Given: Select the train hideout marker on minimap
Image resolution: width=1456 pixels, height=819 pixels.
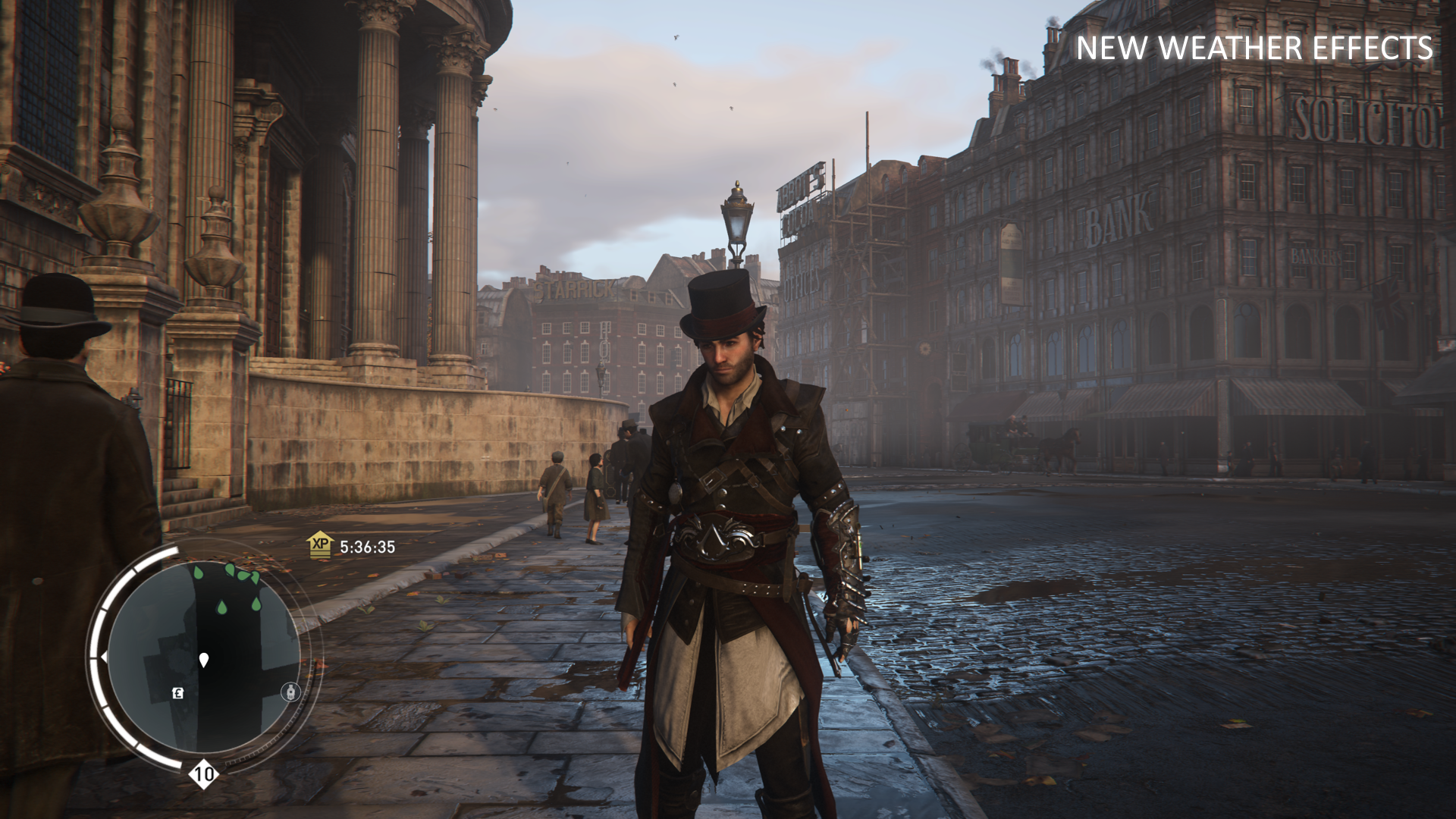Looking at the screenshot, I should click(291, 692).
